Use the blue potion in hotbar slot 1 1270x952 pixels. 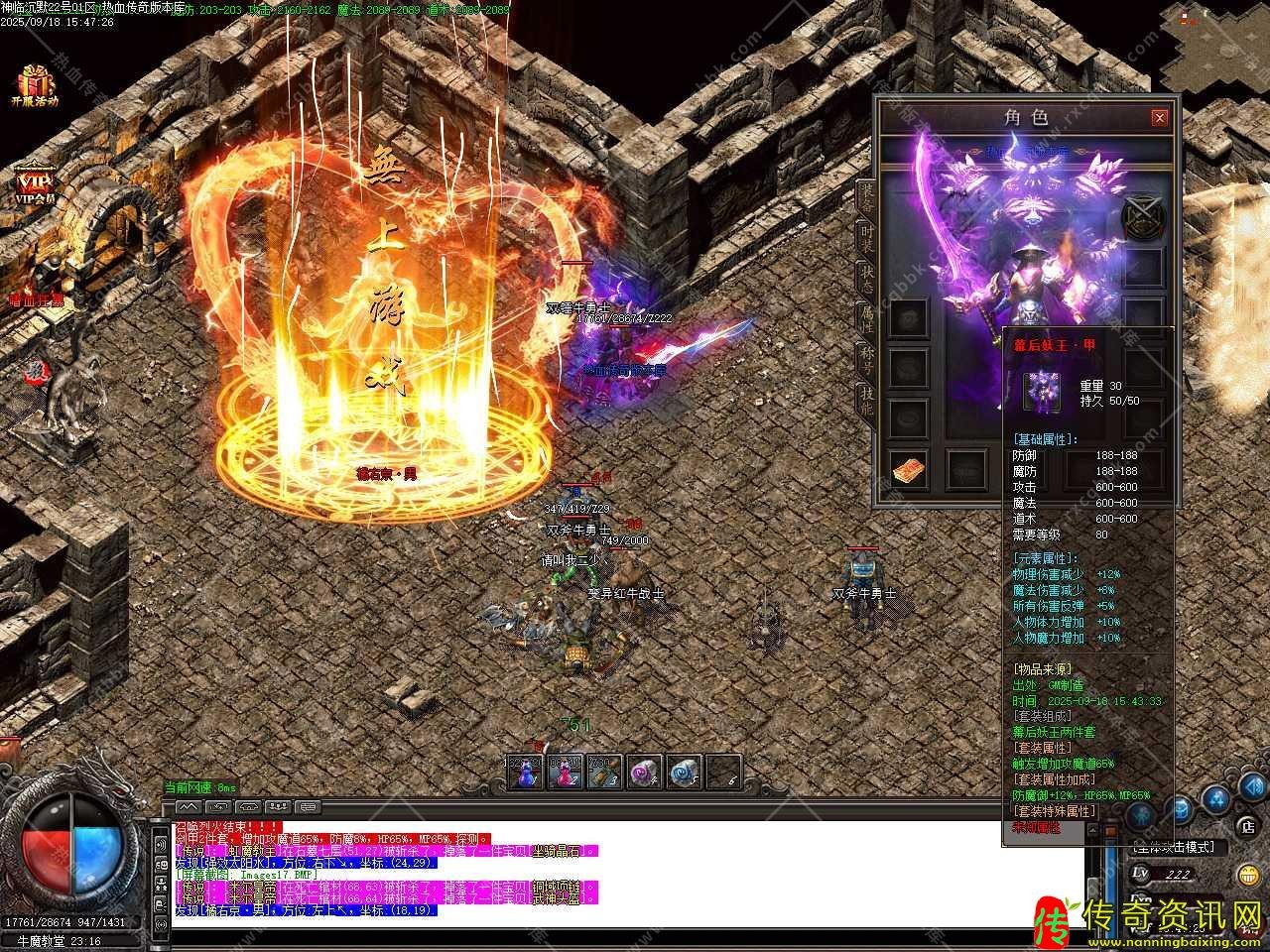tap(526, 771)
